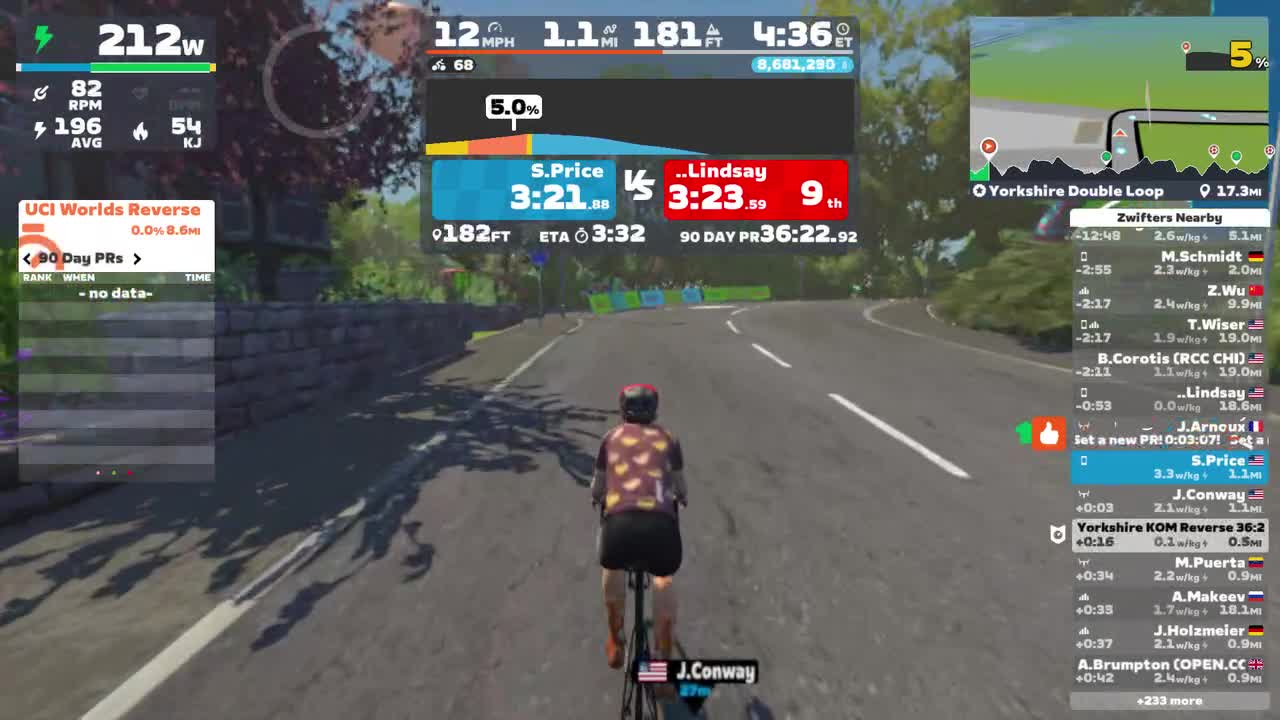Click the left arrow beside 90 Day PRs
Viewport: 1280px width, 720px height.
point(27,258)
